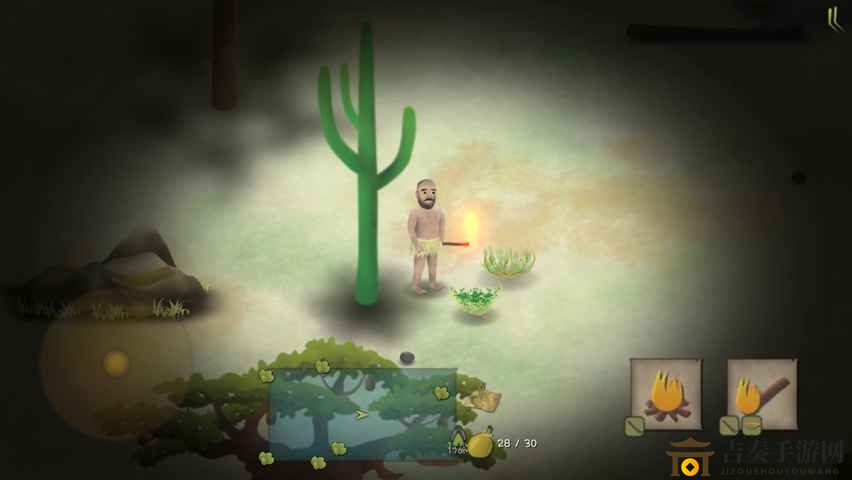Image resolution: width=852 pixels, height=480 pixels.
Task: Touch the virtual joystick's center knob
Action: (116, 362)
